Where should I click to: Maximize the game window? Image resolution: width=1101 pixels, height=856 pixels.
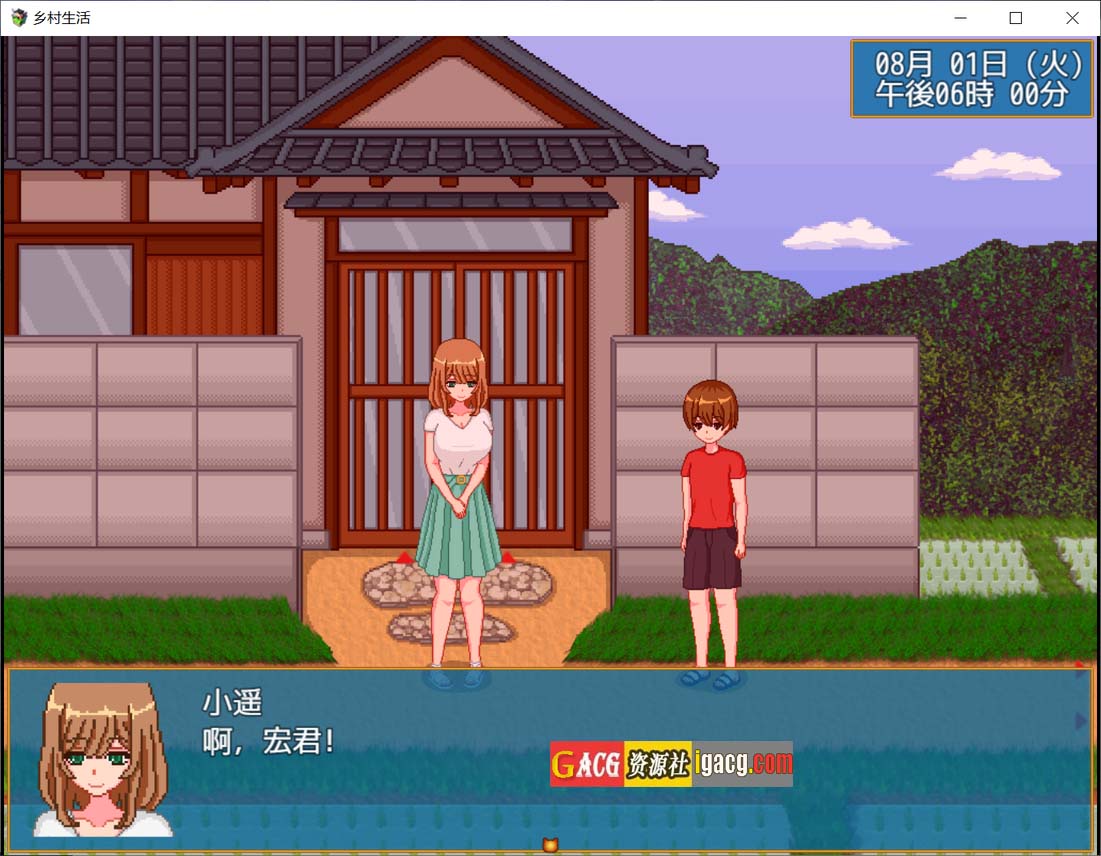point(1016,18)
